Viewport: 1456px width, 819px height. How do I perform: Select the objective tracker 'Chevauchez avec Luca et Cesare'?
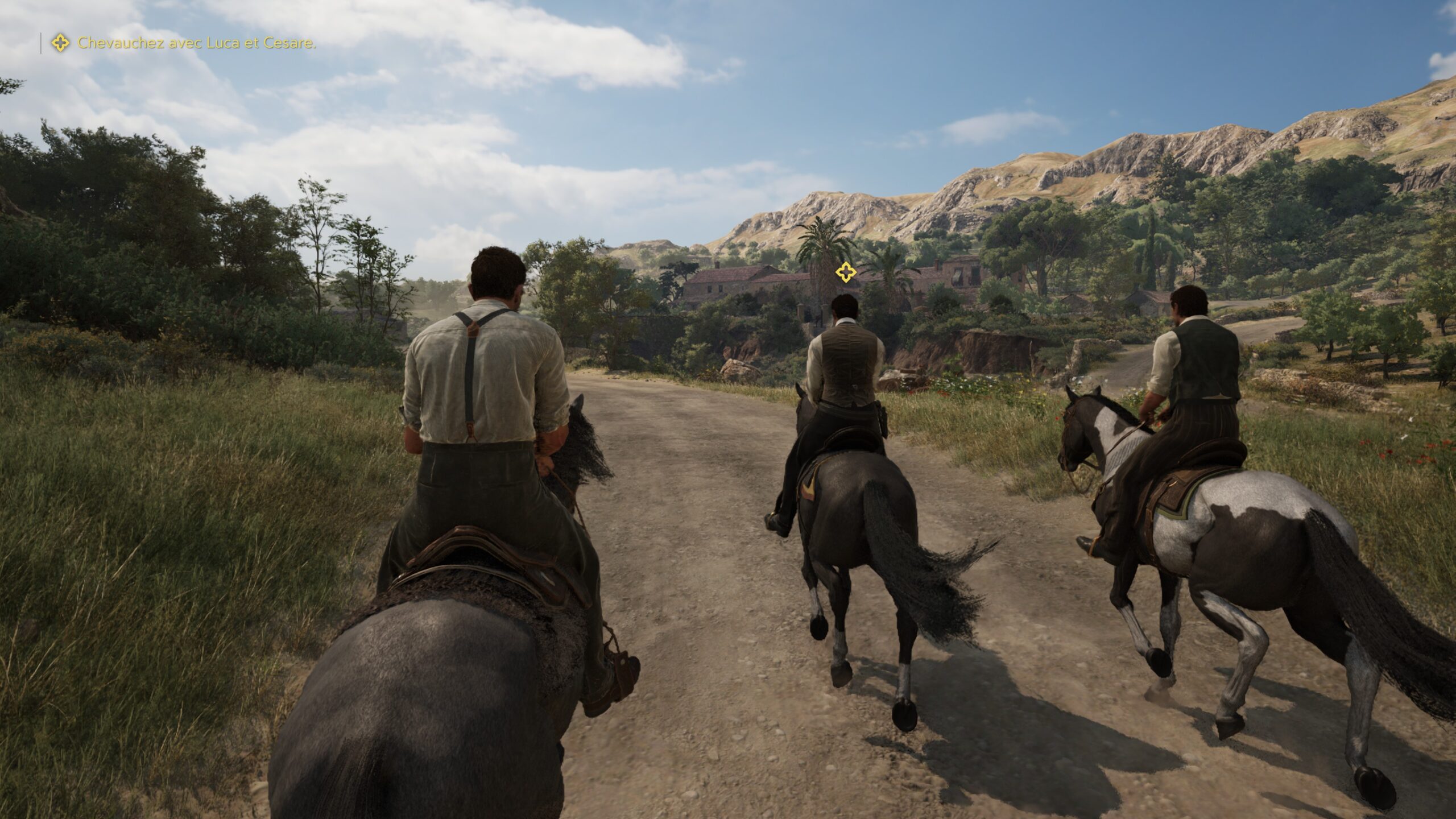(x=196, y=43)
